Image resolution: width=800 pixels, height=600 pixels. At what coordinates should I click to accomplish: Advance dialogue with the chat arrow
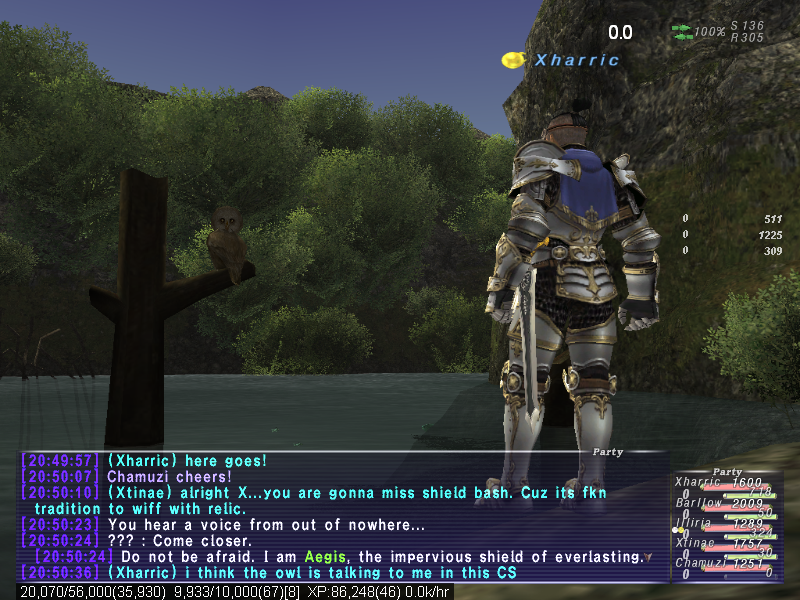(648, 557)
